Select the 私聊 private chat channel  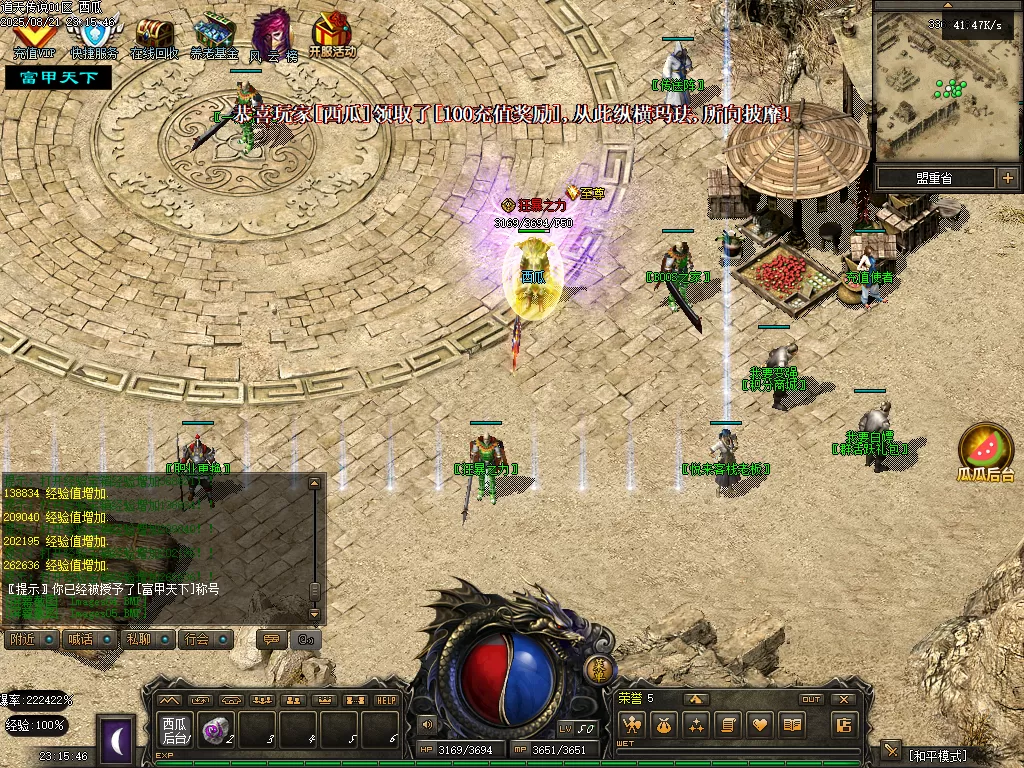pyautogui.click(x=147, y=638)
